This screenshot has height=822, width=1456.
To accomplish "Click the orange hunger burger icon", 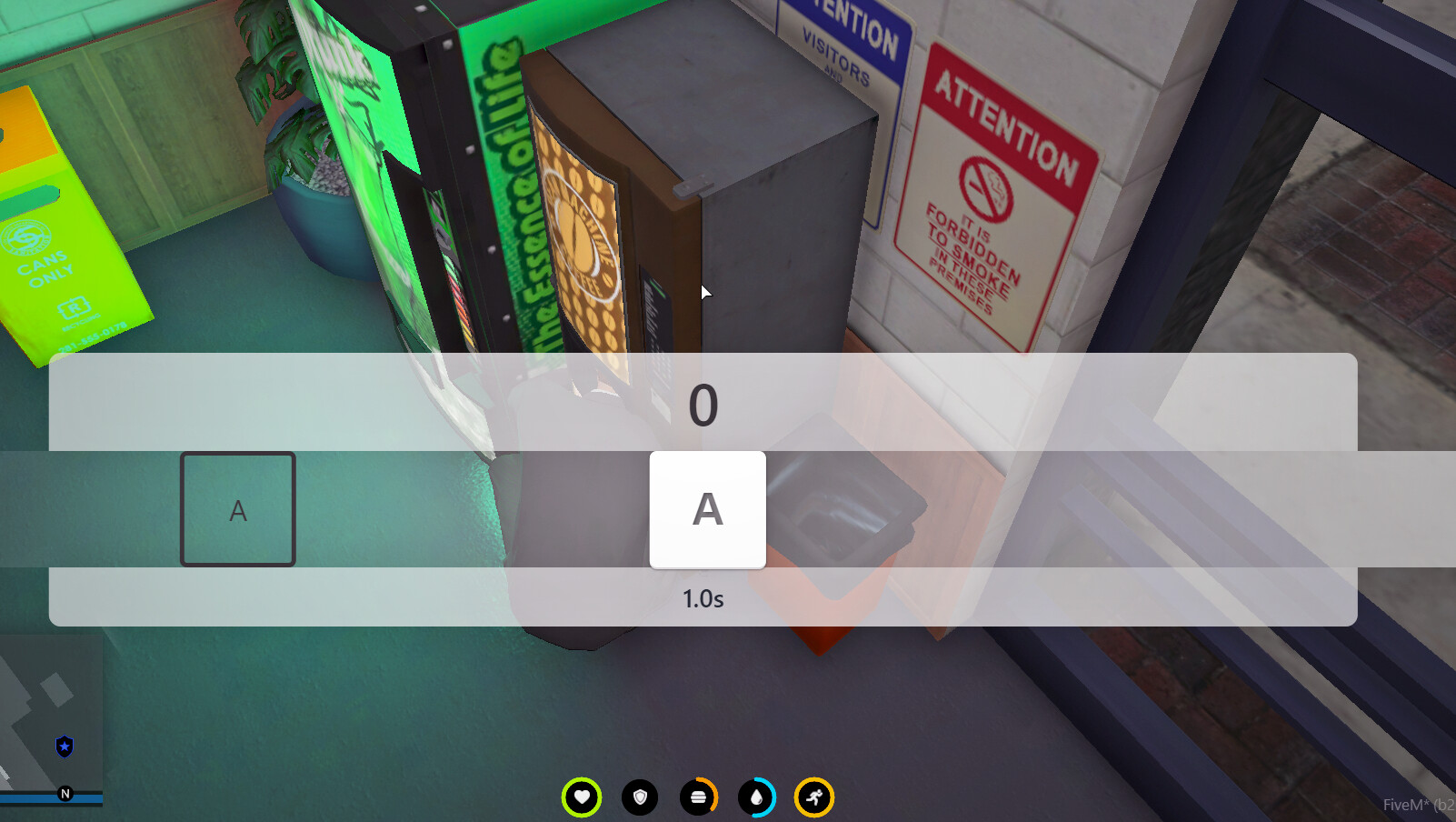I will click(699, 796).
